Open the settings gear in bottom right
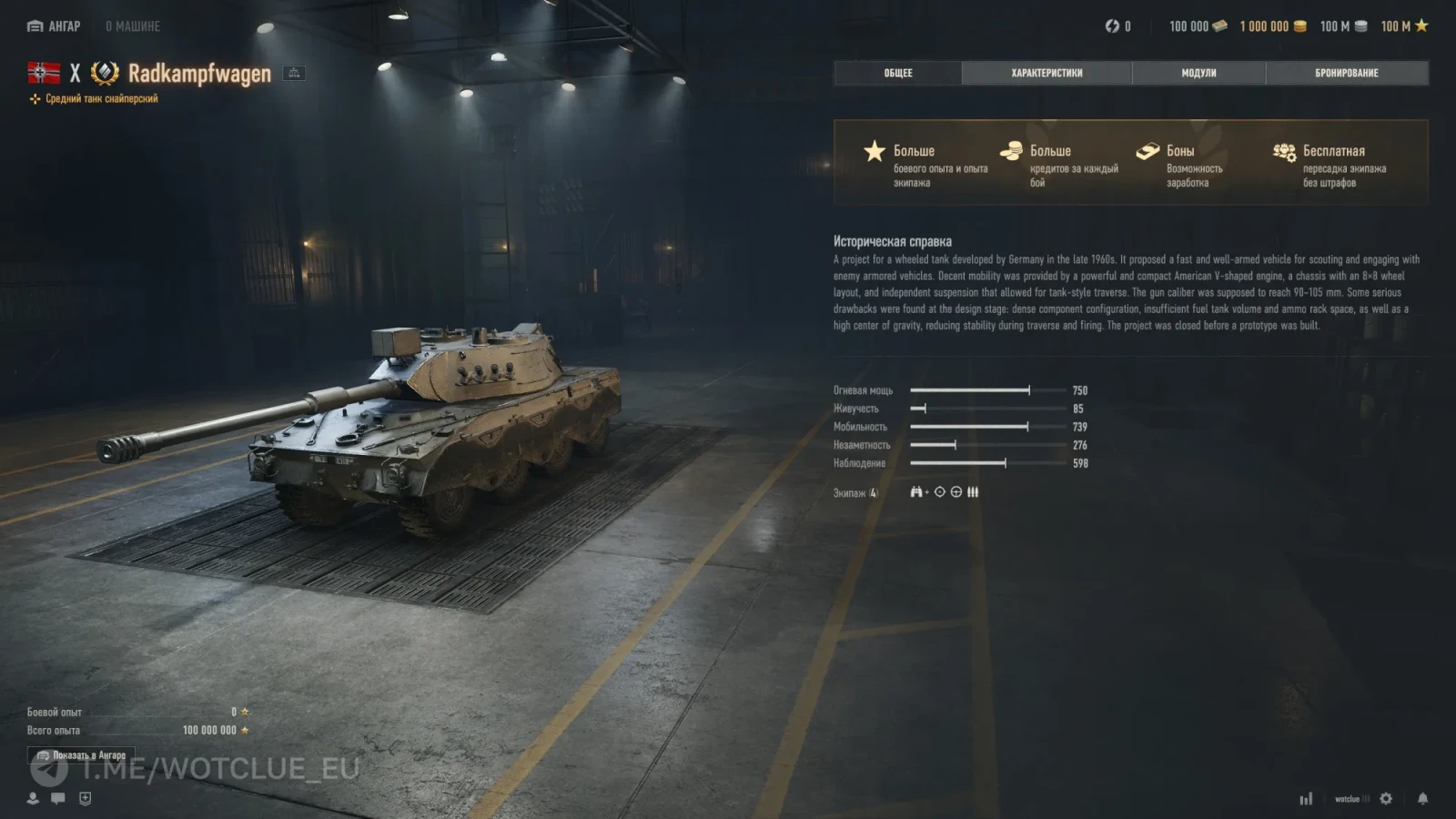This screenshot has width=1456, height=819. (x=1386, y=799)
